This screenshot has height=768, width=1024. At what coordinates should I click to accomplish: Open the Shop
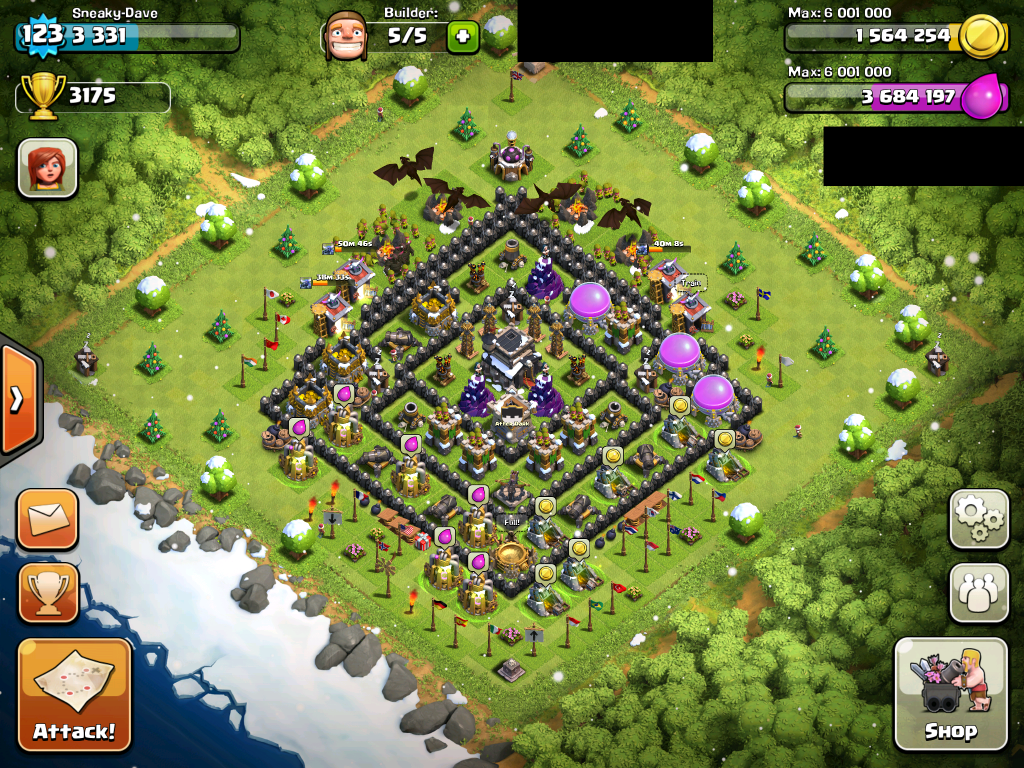tap(950, 693)
